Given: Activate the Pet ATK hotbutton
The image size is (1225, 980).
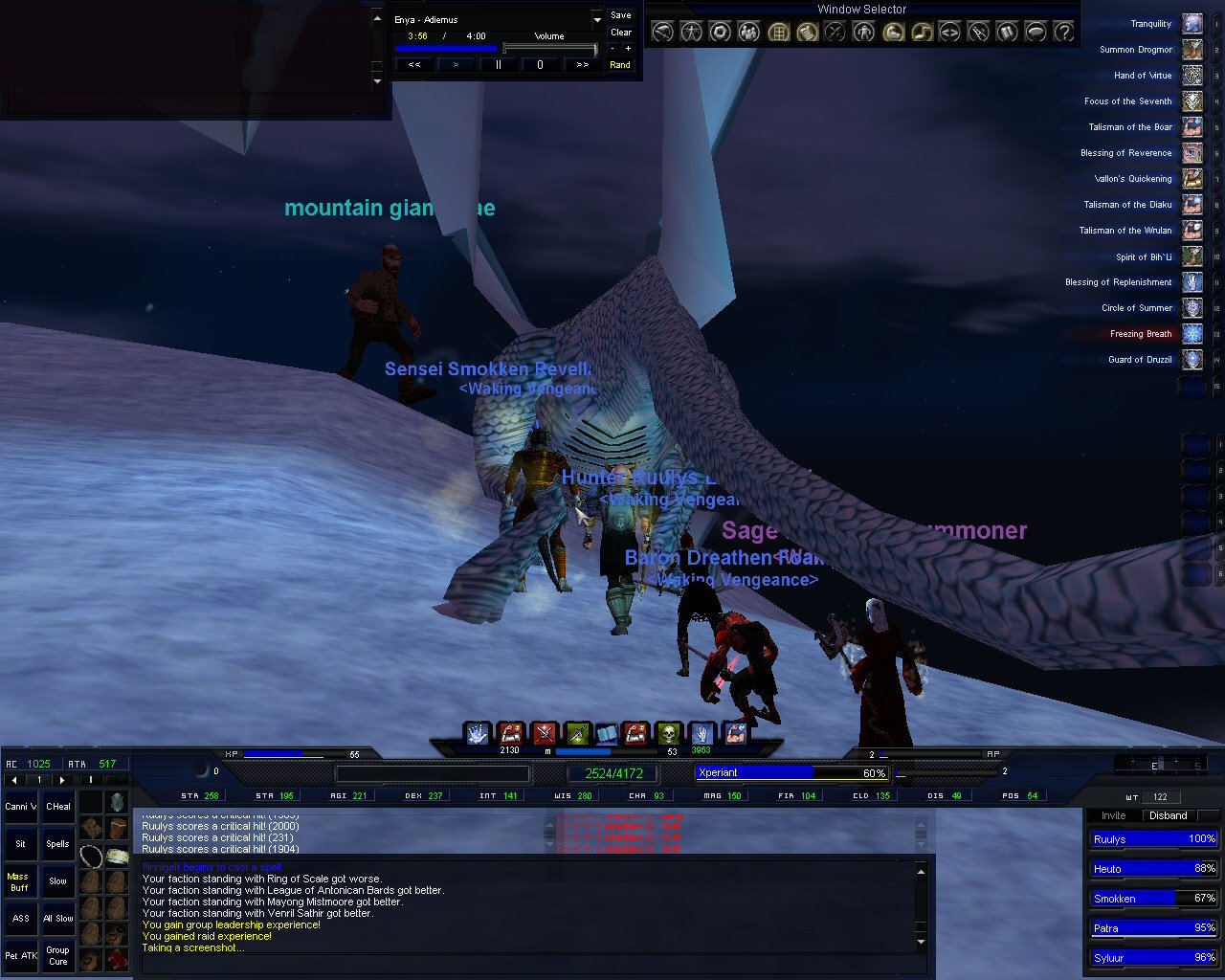Looking at the screenshot, I should click(x=20, y=955).
